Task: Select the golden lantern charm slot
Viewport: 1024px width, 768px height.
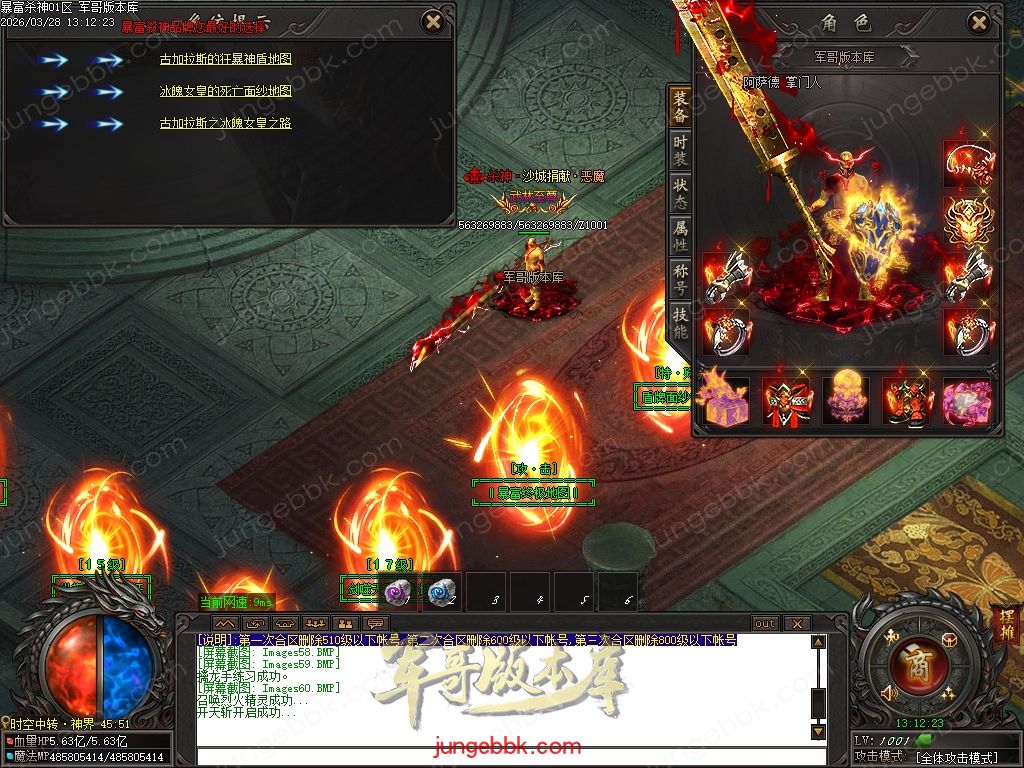Action: pyautogui.click(x=846, y=400)
